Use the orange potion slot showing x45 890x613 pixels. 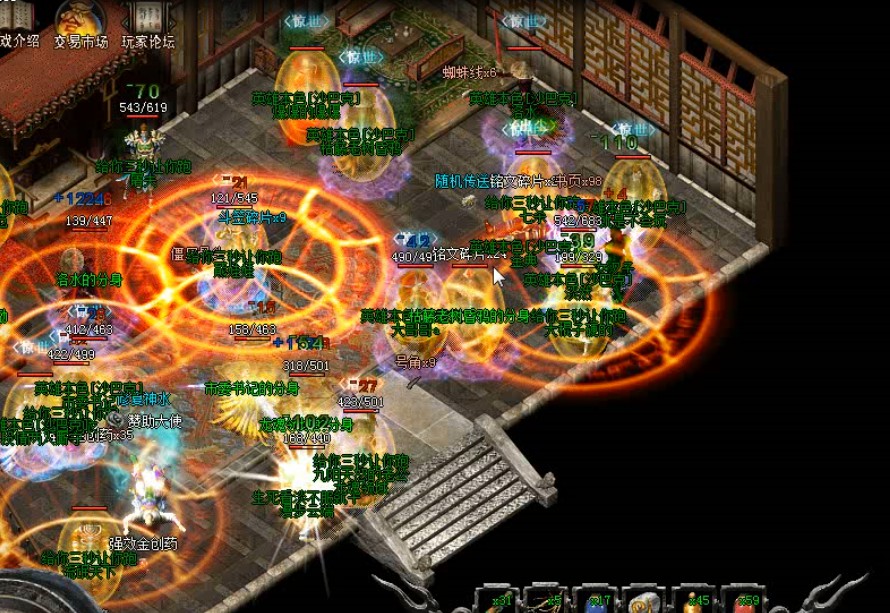pyautogui.click(x=692, y=600)
